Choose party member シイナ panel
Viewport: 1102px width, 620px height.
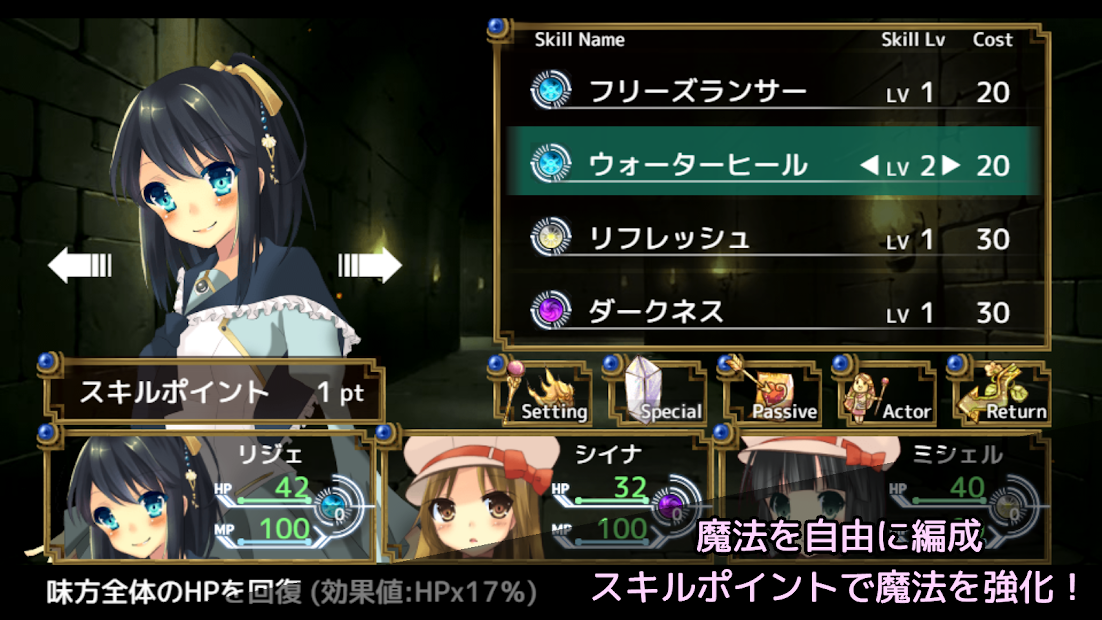tap(550, 496)
